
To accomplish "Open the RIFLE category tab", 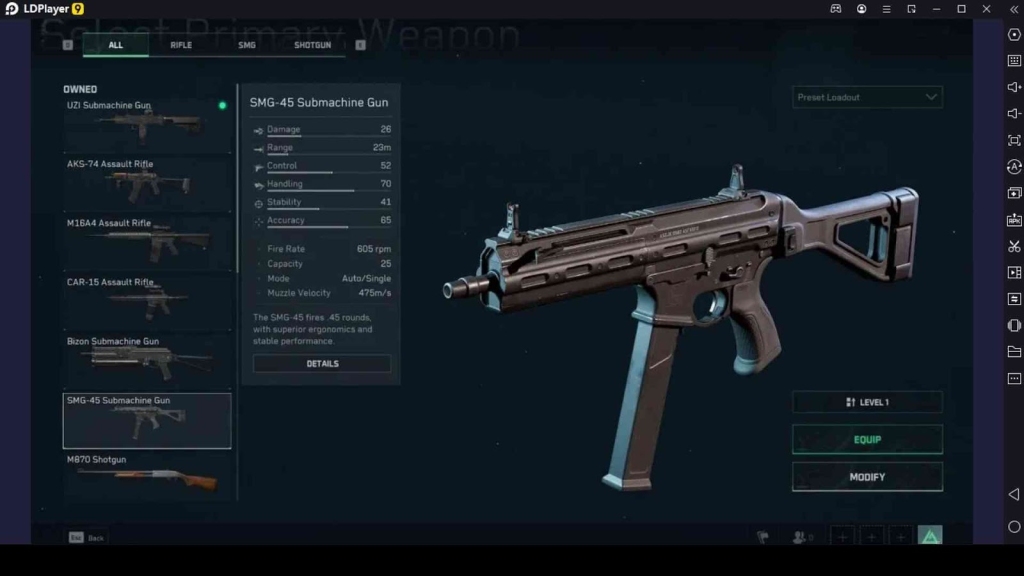I will (x=181, y=45).
